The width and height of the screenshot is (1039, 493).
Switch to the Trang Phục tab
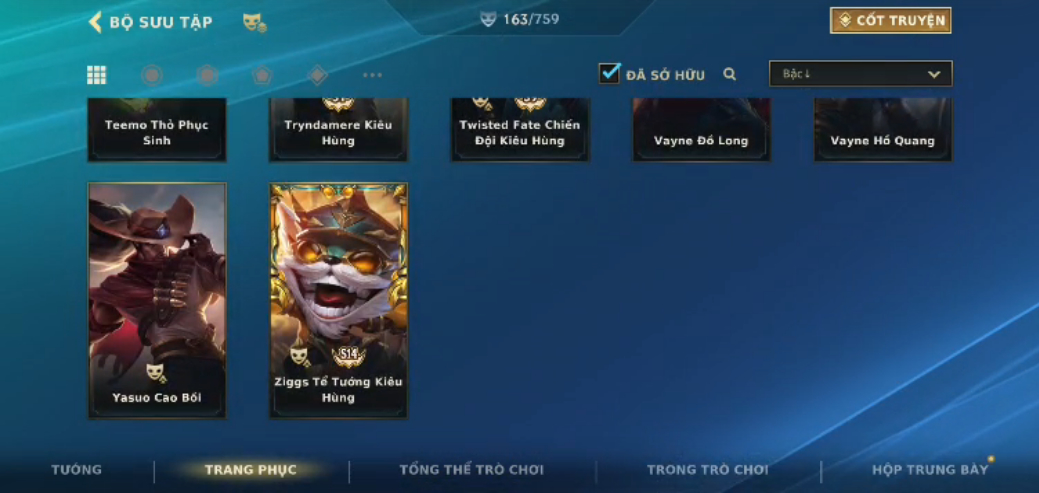click(251, 469)
